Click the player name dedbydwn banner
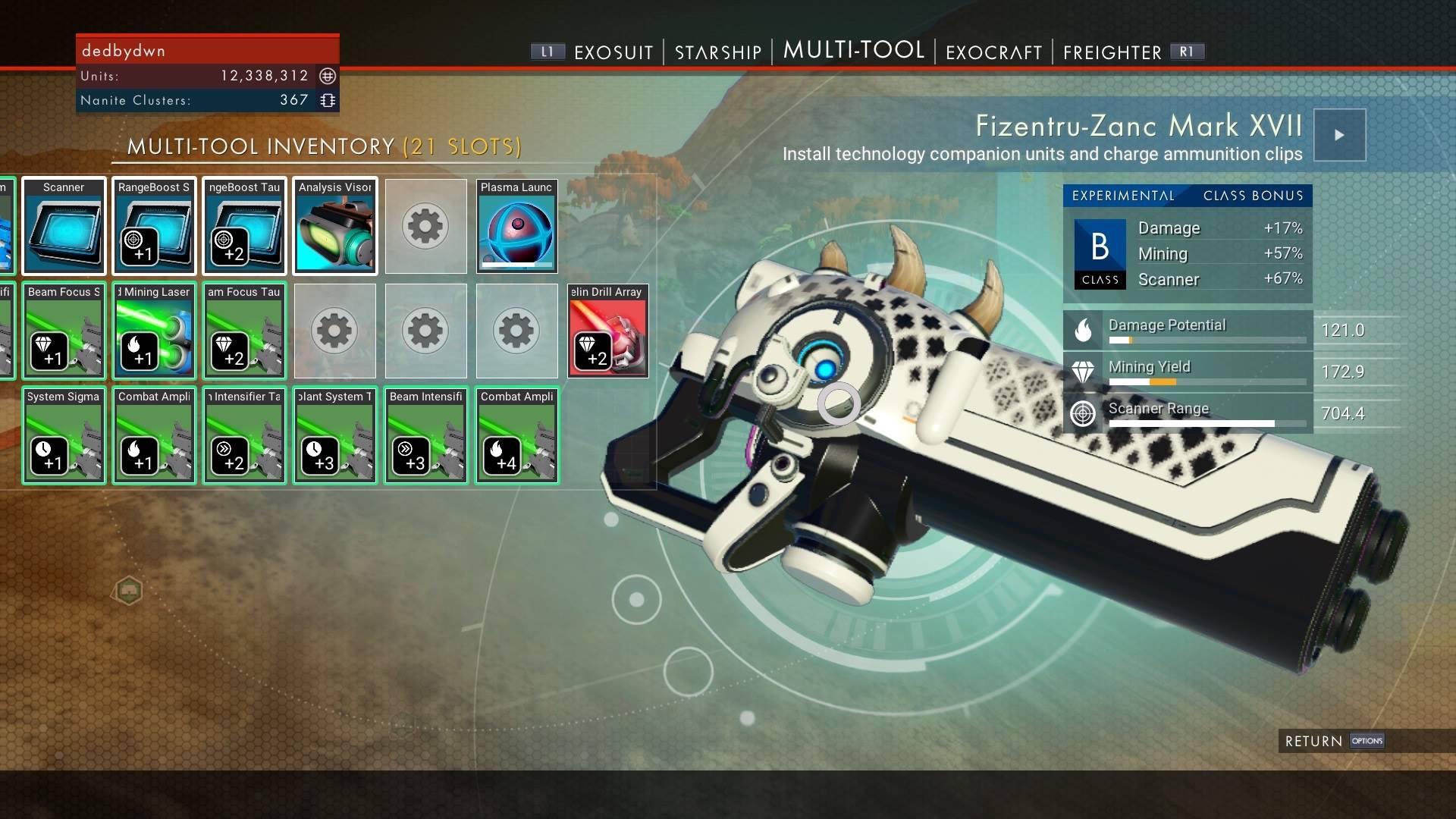Screen dimensions: 1456x819 click(209, 50)
